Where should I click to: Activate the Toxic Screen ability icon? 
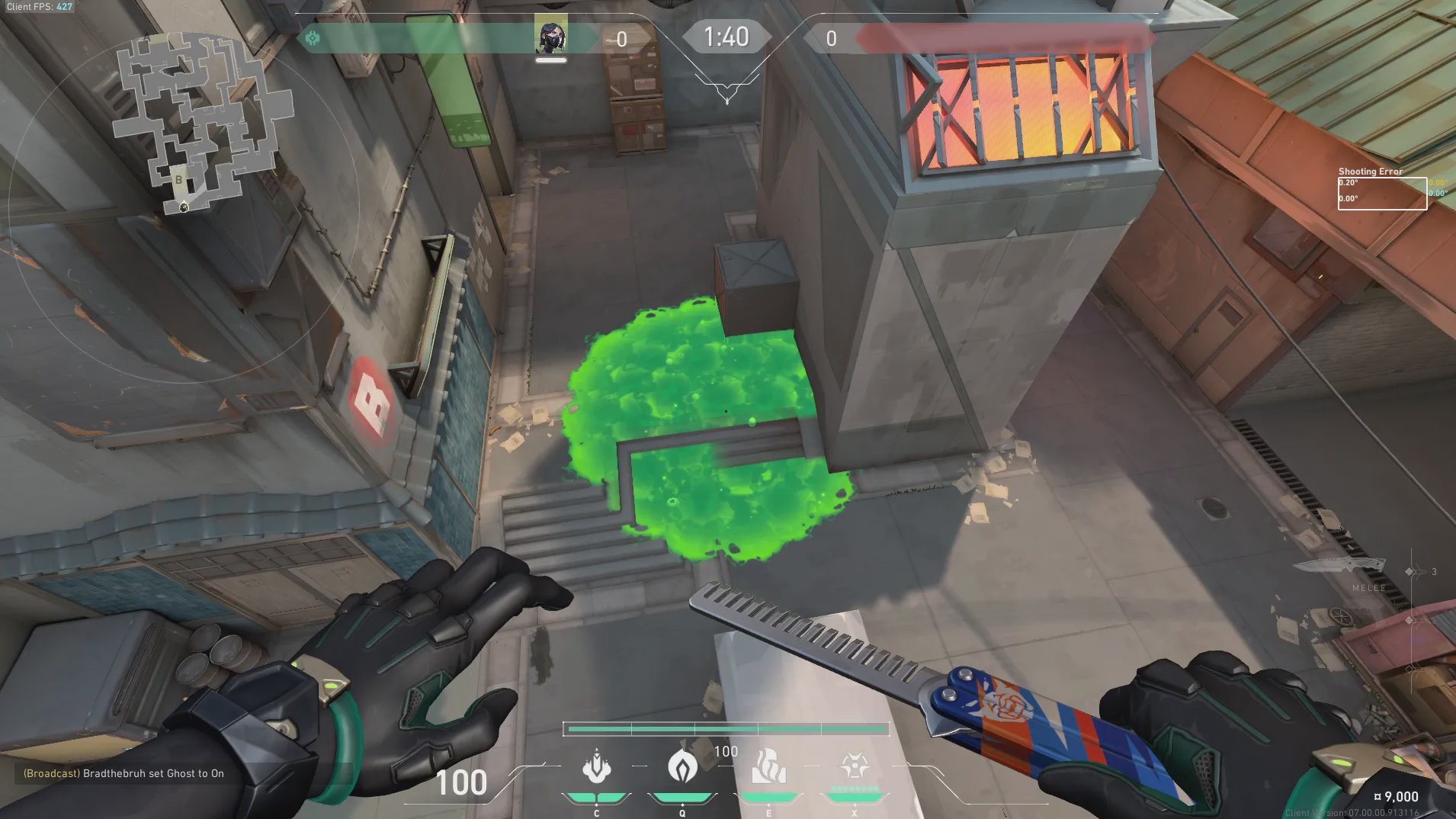tap(768, 767)
